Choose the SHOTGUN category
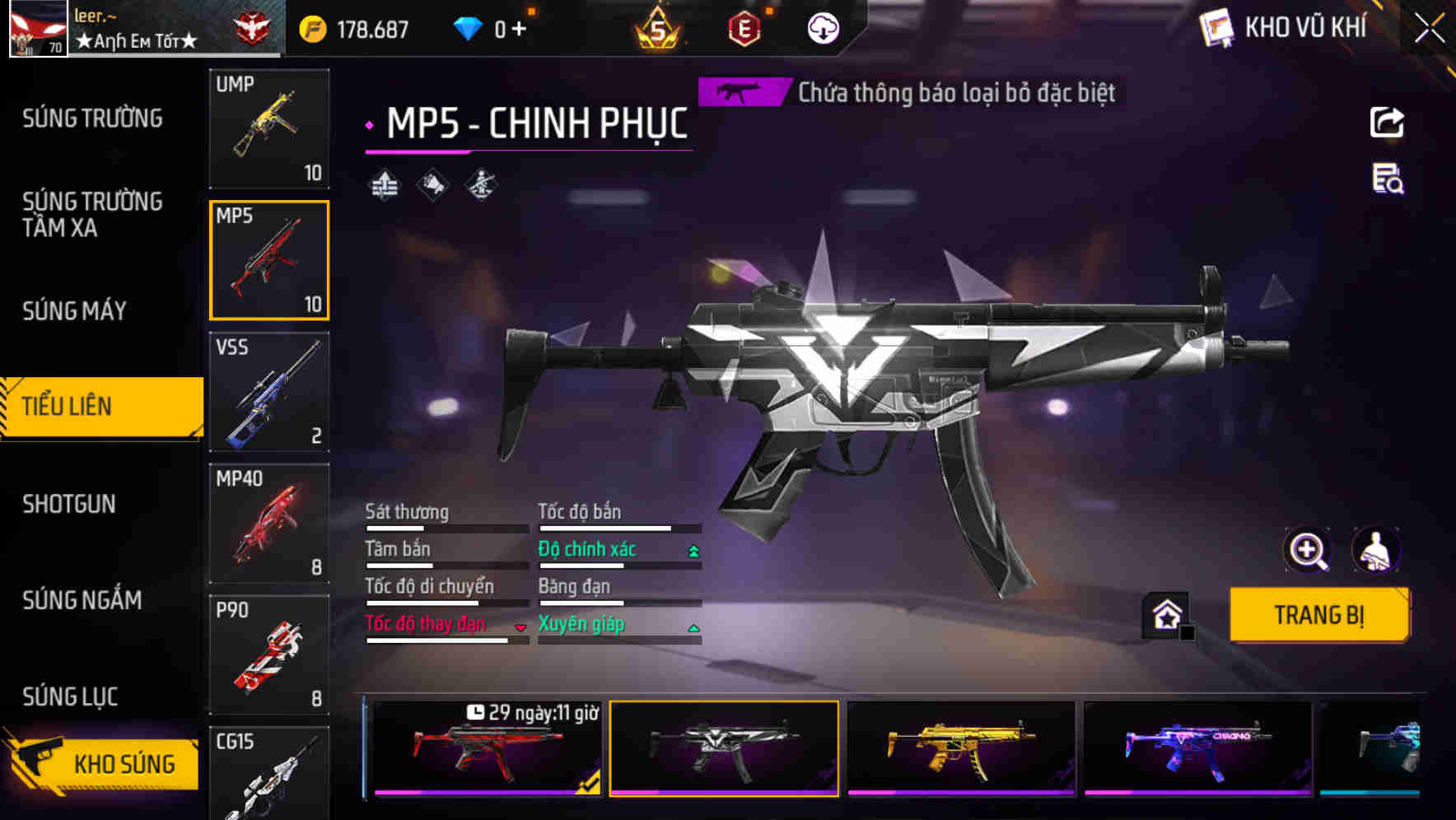 [x=69, y=504]
